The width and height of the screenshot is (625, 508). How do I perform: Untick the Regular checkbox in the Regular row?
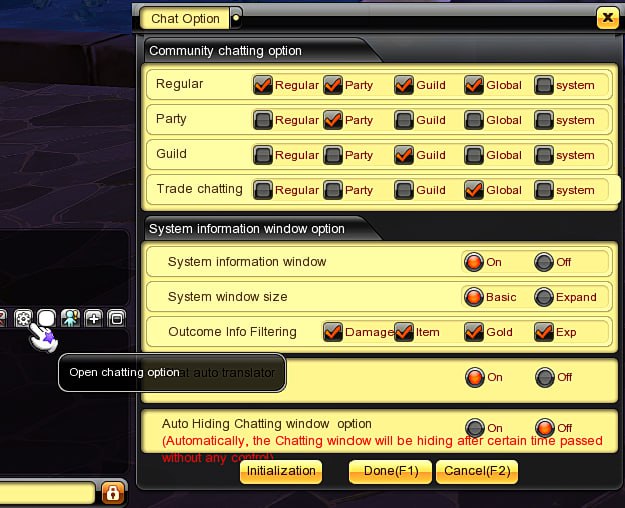click(x=263, y=85)
